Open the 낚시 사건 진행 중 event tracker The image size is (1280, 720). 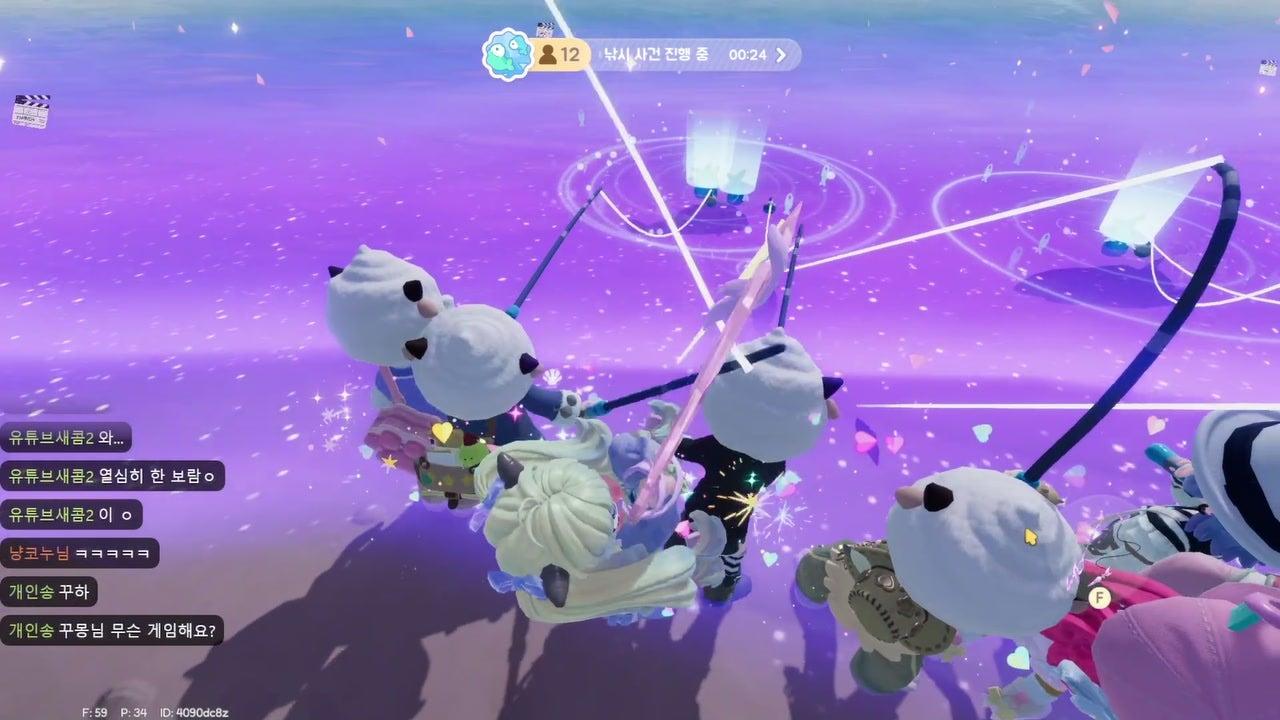click(x=654, y=55)
